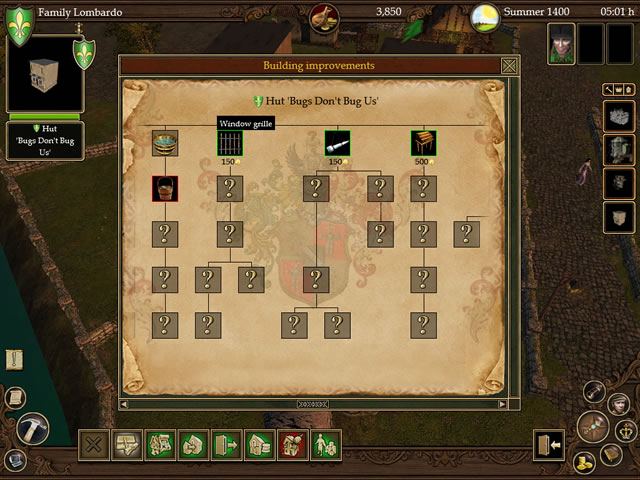Image resolution: width=640 pixels, height=480 pixels.
Task: Open the book journal icon
Action: pyautogui.click(x=611, y=455)
